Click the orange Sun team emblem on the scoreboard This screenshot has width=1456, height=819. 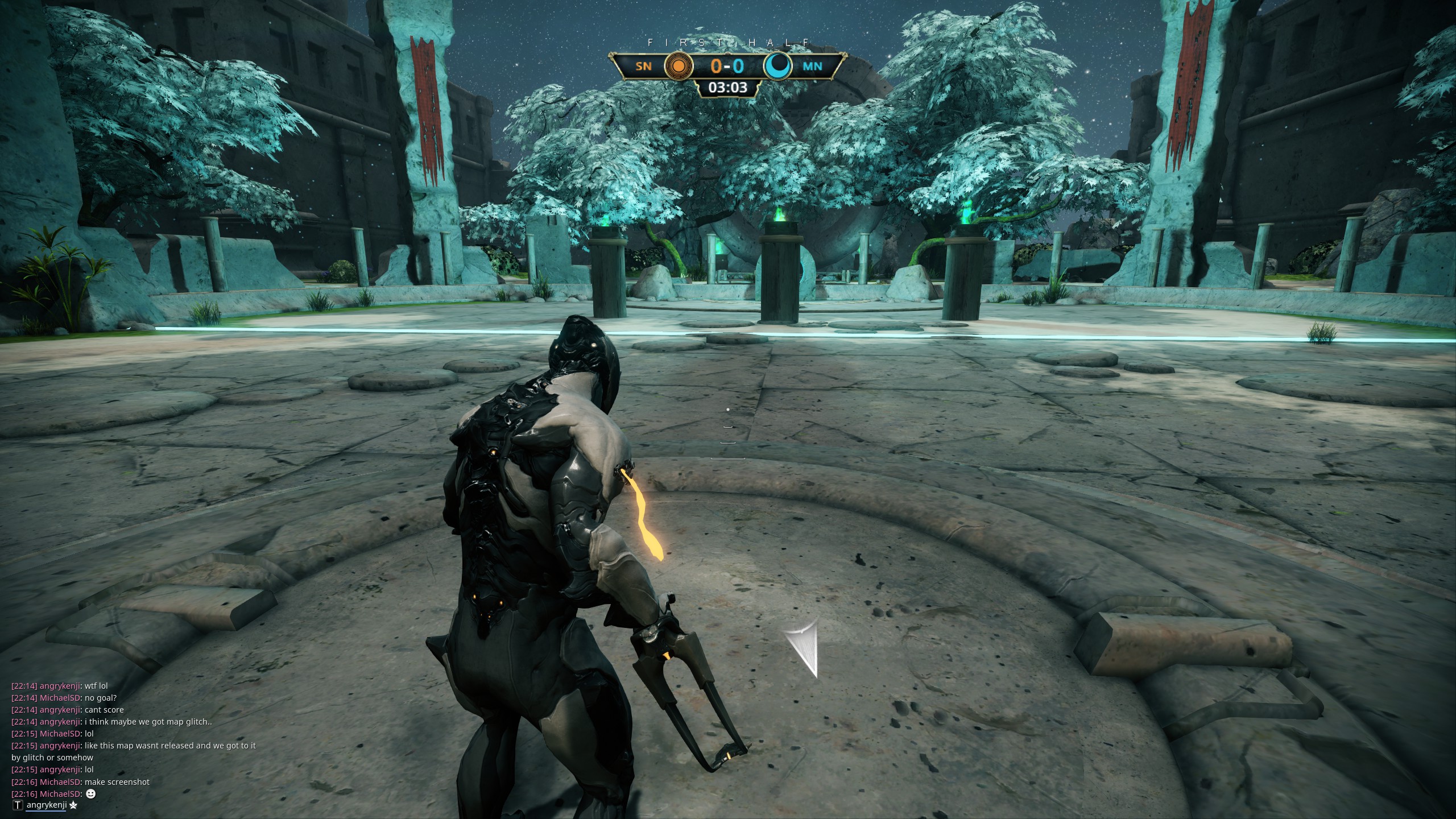tap(677, 66)
